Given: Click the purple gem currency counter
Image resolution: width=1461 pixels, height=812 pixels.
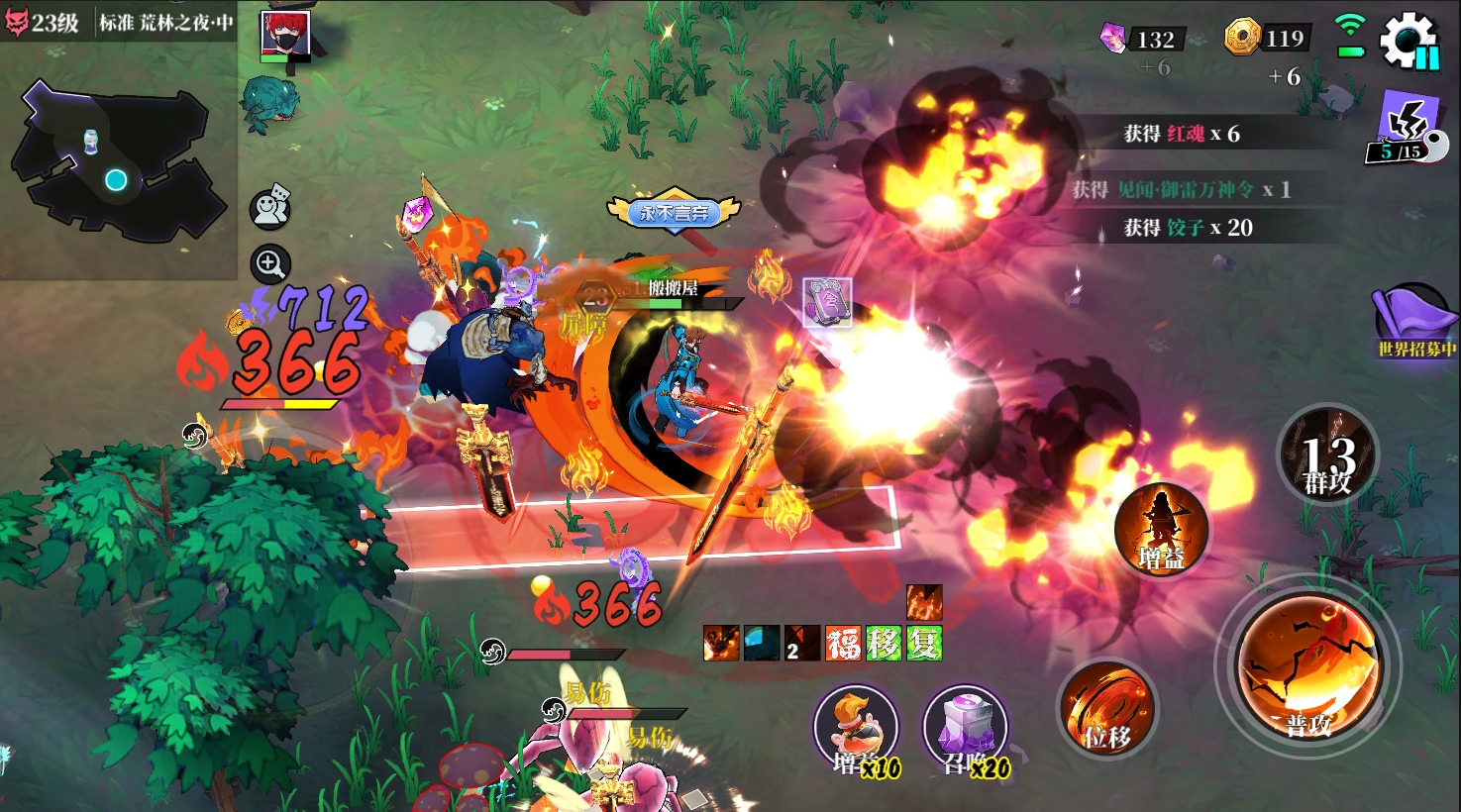Looking at the screenshot, I should 1143,40.
